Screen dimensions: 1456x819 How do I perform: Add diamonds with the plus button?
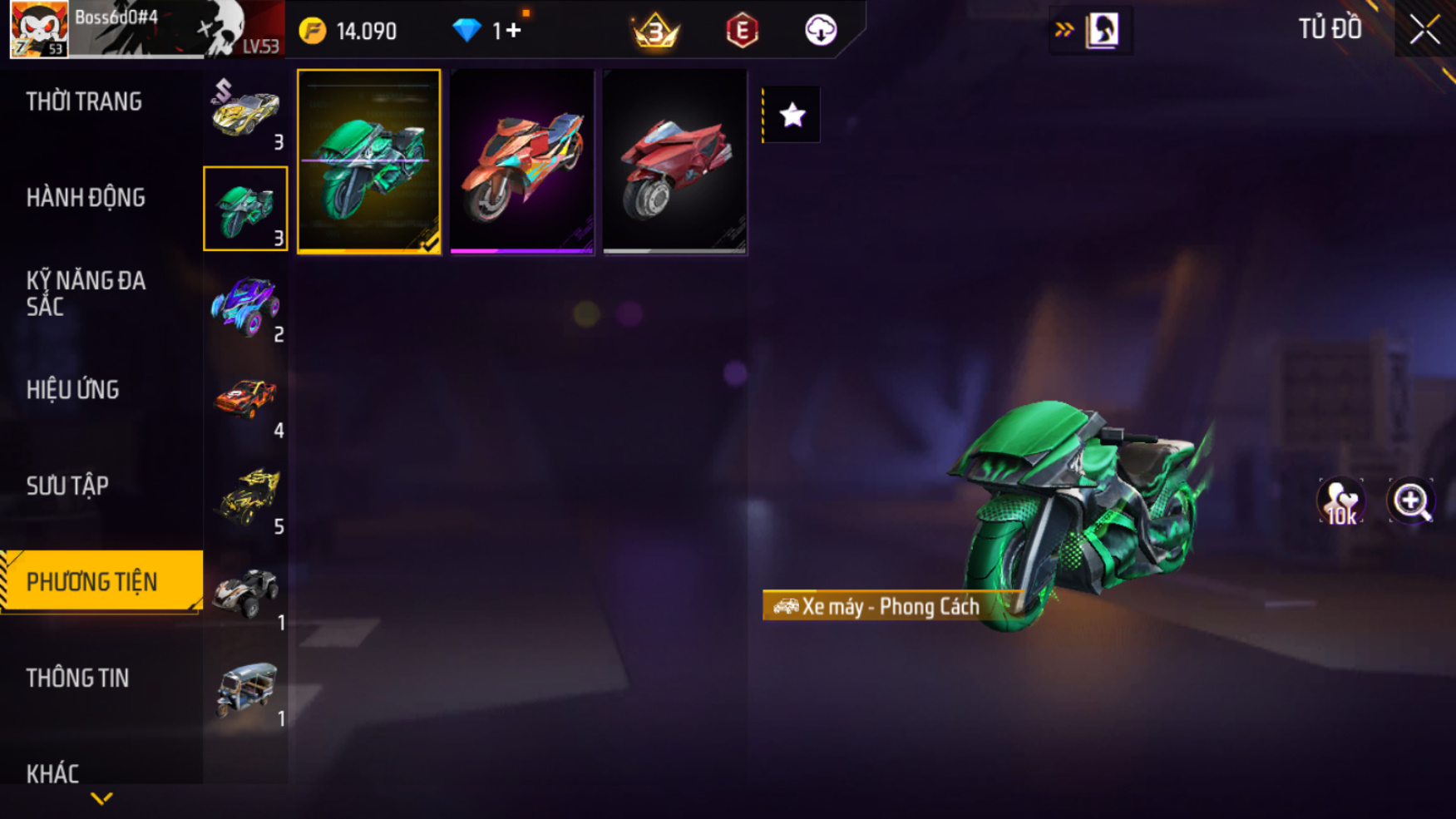[x=513, y=31]
